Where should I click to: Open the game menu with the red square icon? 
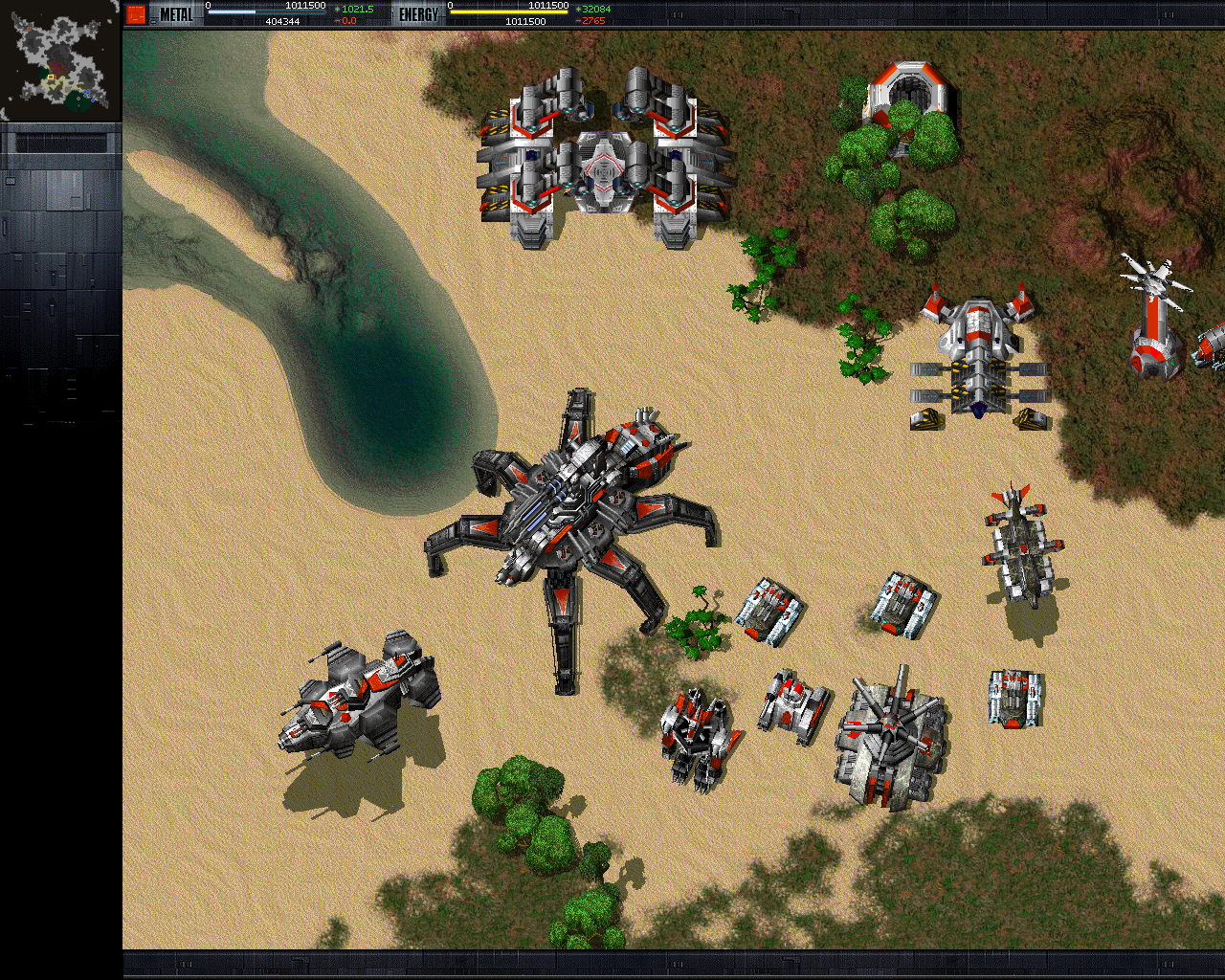135,11
